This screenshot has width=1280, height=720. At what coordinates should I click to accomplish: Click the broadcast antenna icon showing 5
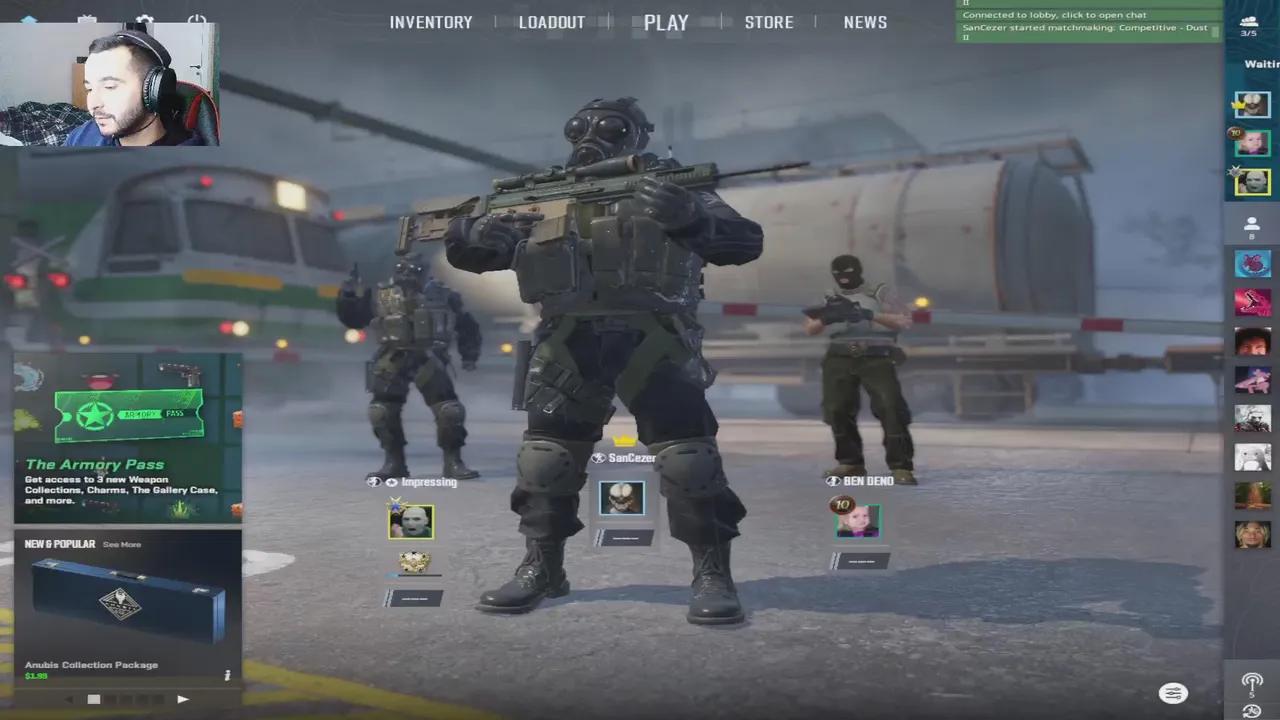(x=1252, y=681)
